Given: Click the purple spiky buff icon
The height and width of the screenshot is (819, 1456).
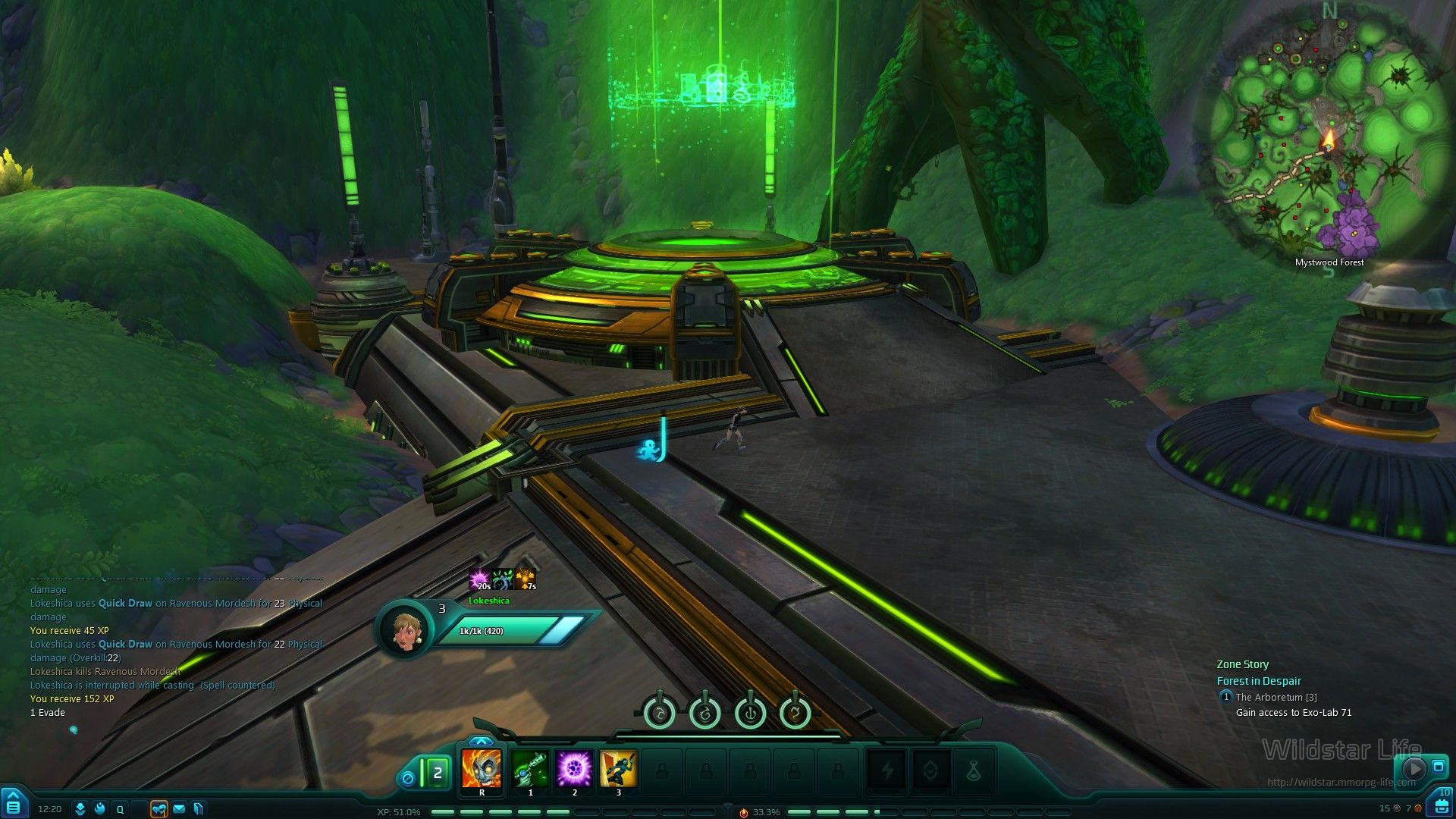Looking at the screenshot, I should 479,579.
